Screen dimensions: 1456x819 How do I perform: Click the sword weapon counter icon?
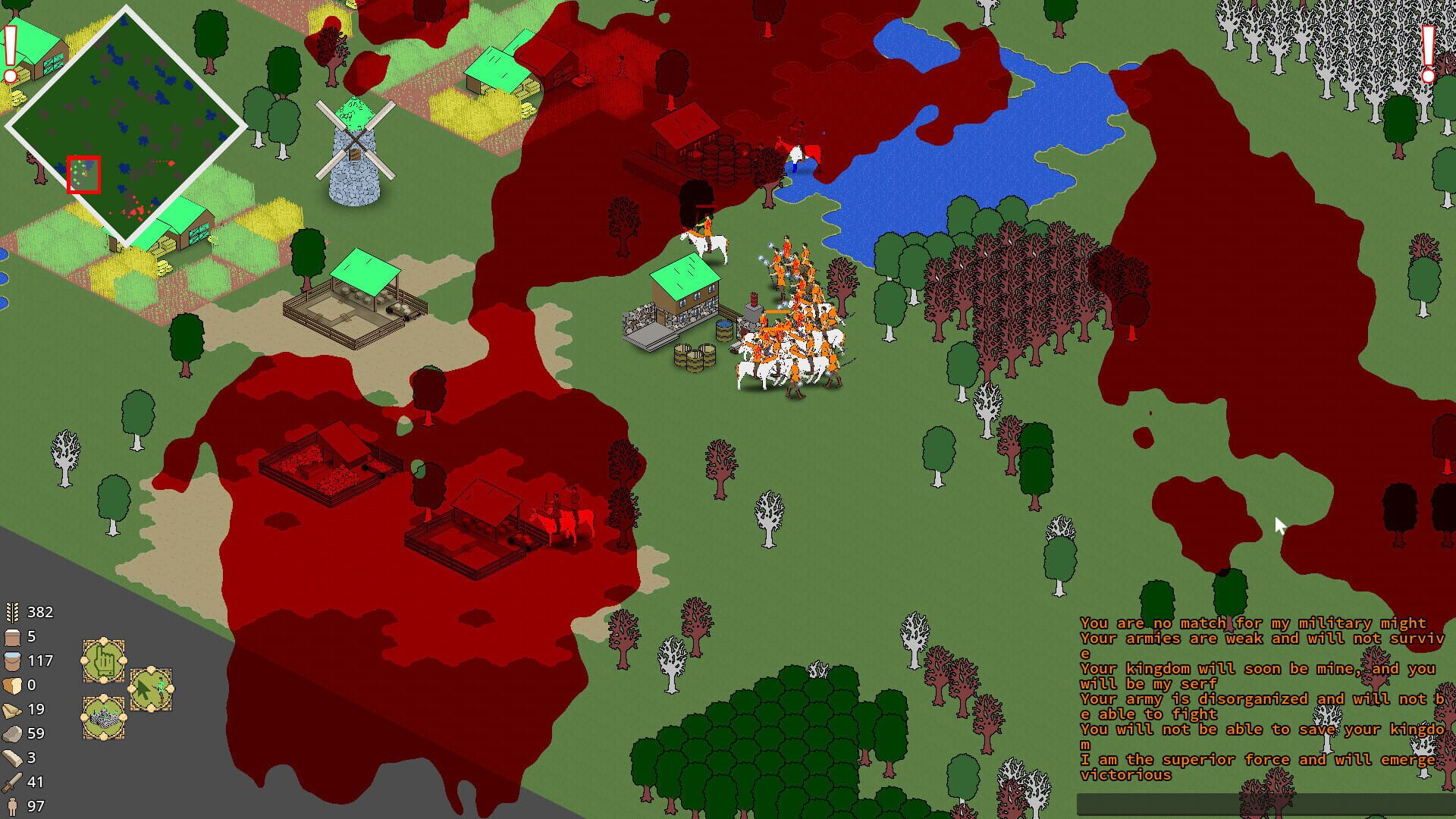[11, 782]
